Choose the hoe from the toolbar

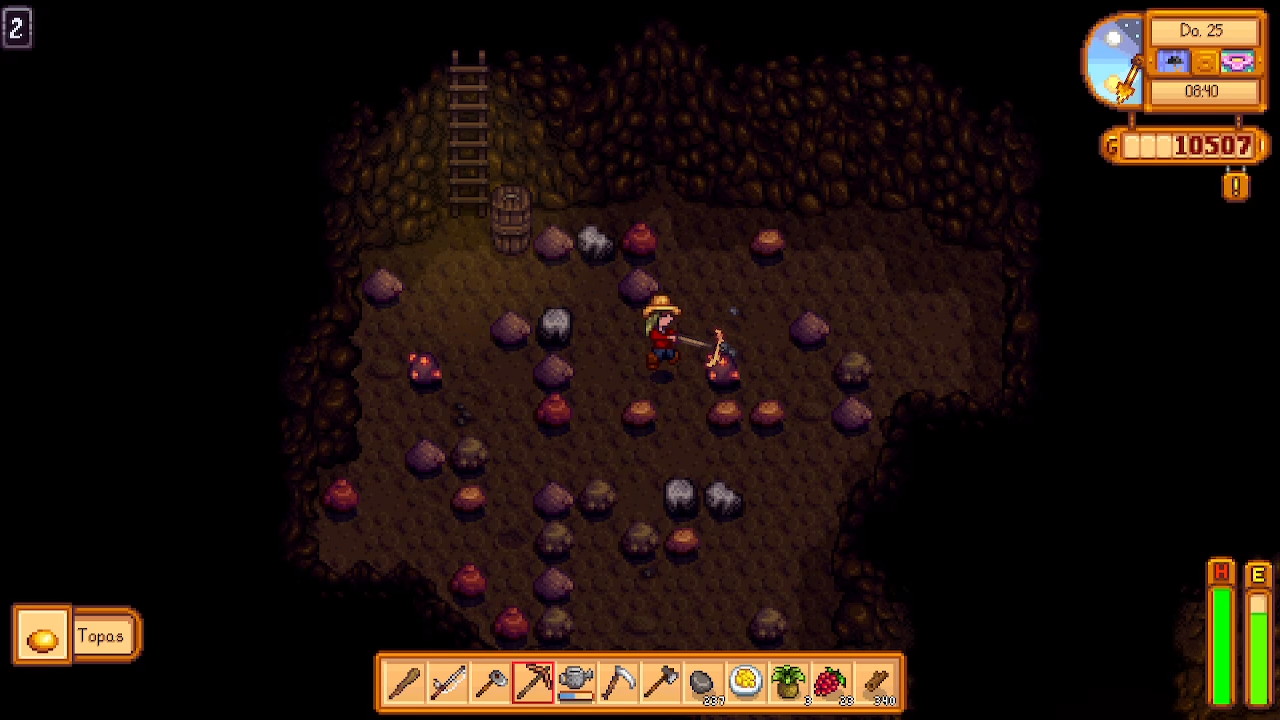pos(491,683)
